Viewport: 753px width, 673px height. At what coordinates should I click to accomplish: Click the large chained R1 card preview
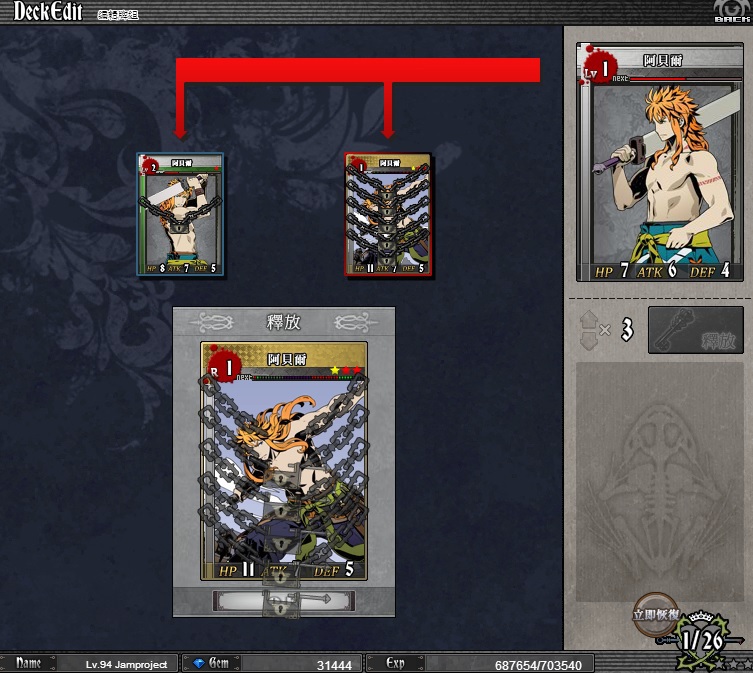284,461
